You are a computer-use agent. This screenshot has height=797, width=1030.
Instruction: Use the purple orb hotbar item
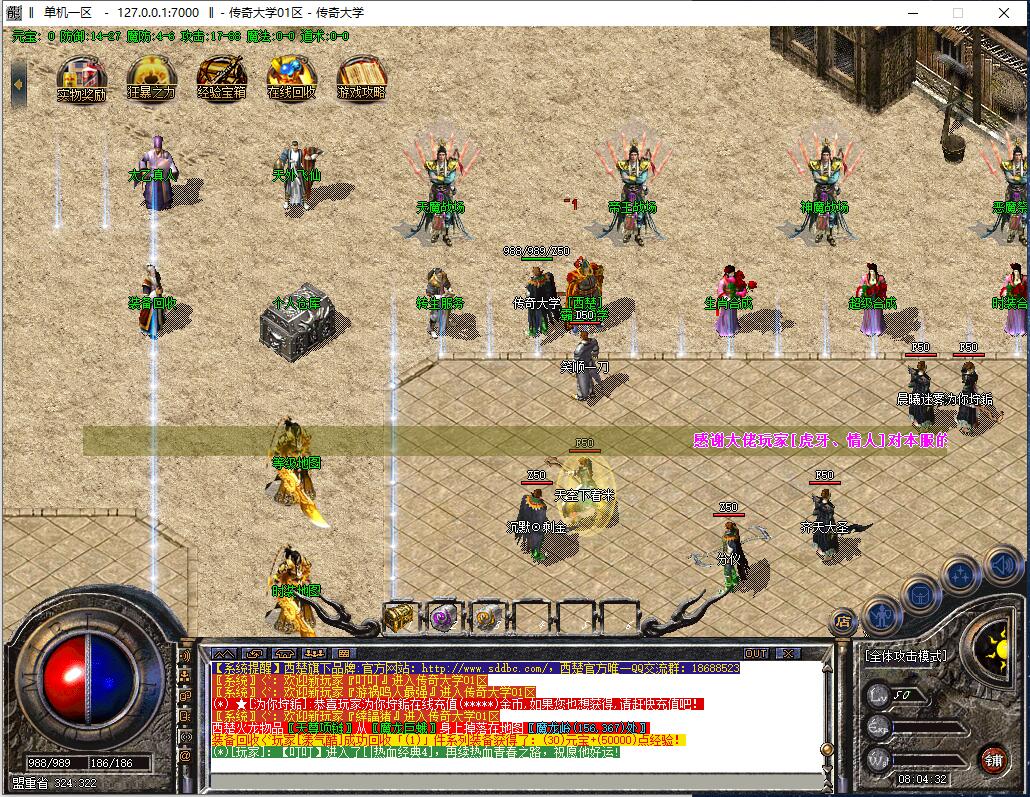pyautogui.click(x=443, y=617)
